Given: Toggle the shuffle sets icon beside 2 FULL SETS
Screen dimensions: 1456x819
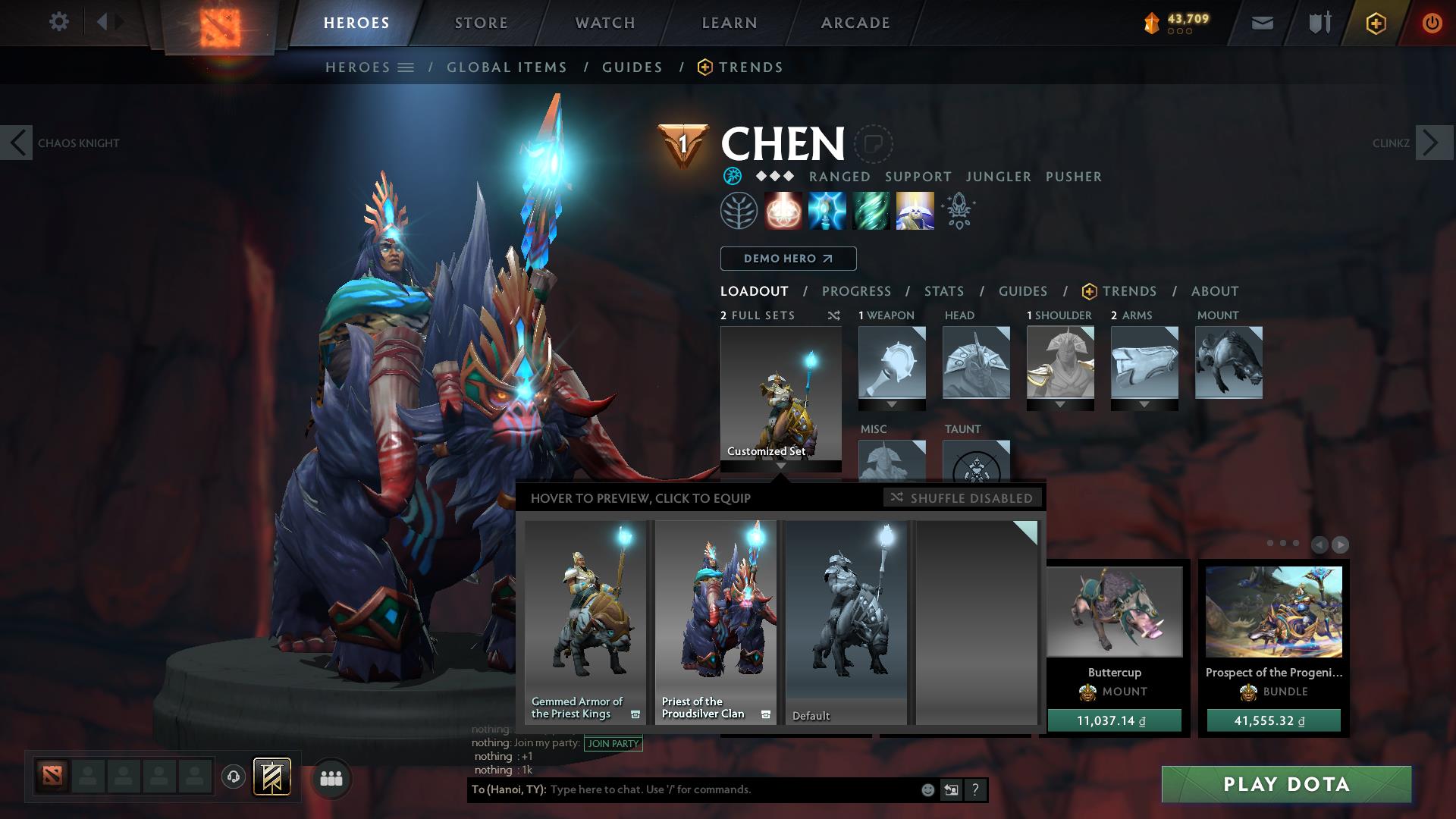Looking at the screenshot, I should click(833, 315).
